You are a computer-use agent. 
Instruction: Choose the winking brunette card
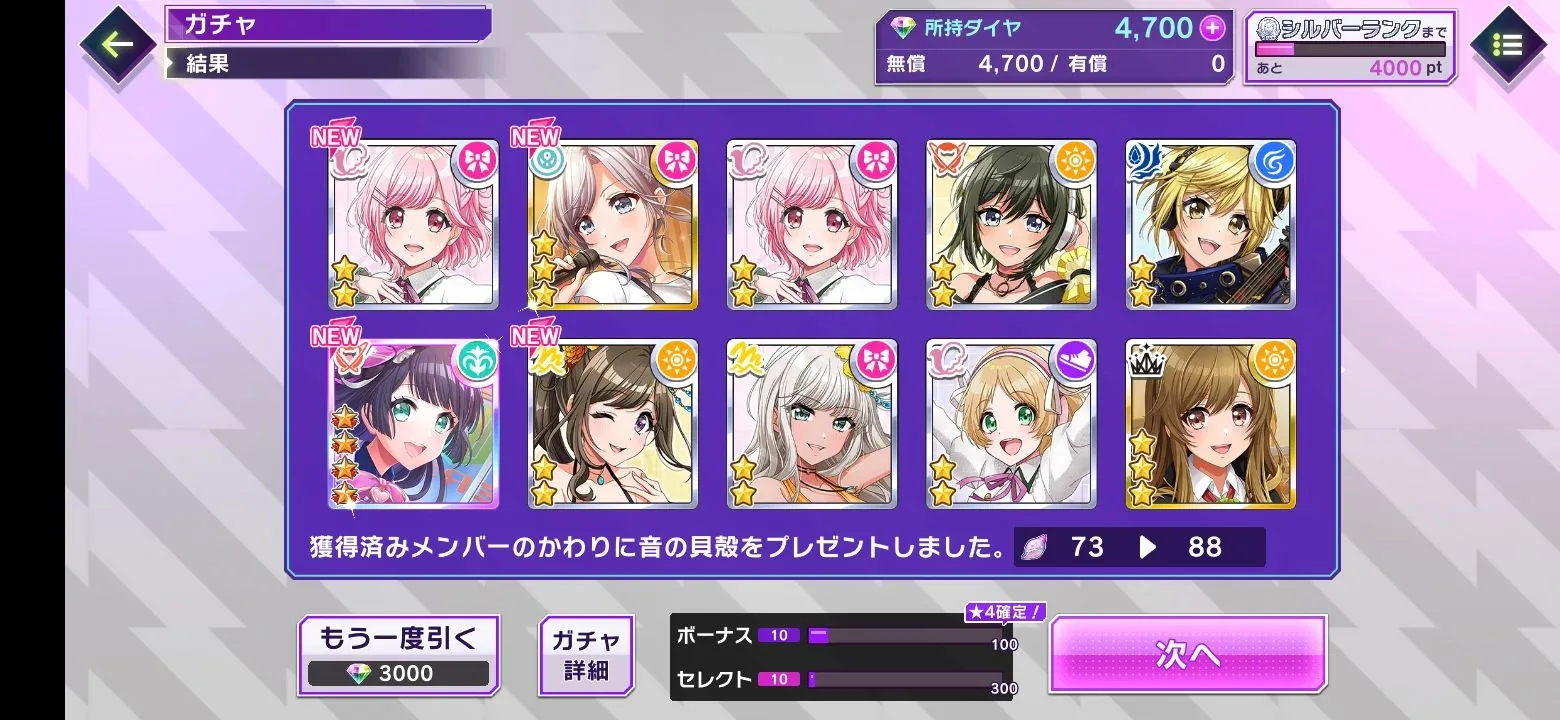click(x=612, y=425)
